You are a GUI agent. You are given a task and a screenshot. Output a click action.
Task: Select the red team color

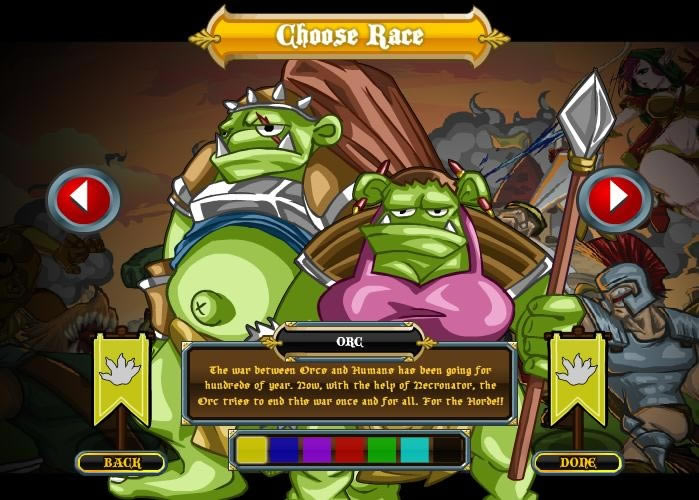[x=349, y=450]
